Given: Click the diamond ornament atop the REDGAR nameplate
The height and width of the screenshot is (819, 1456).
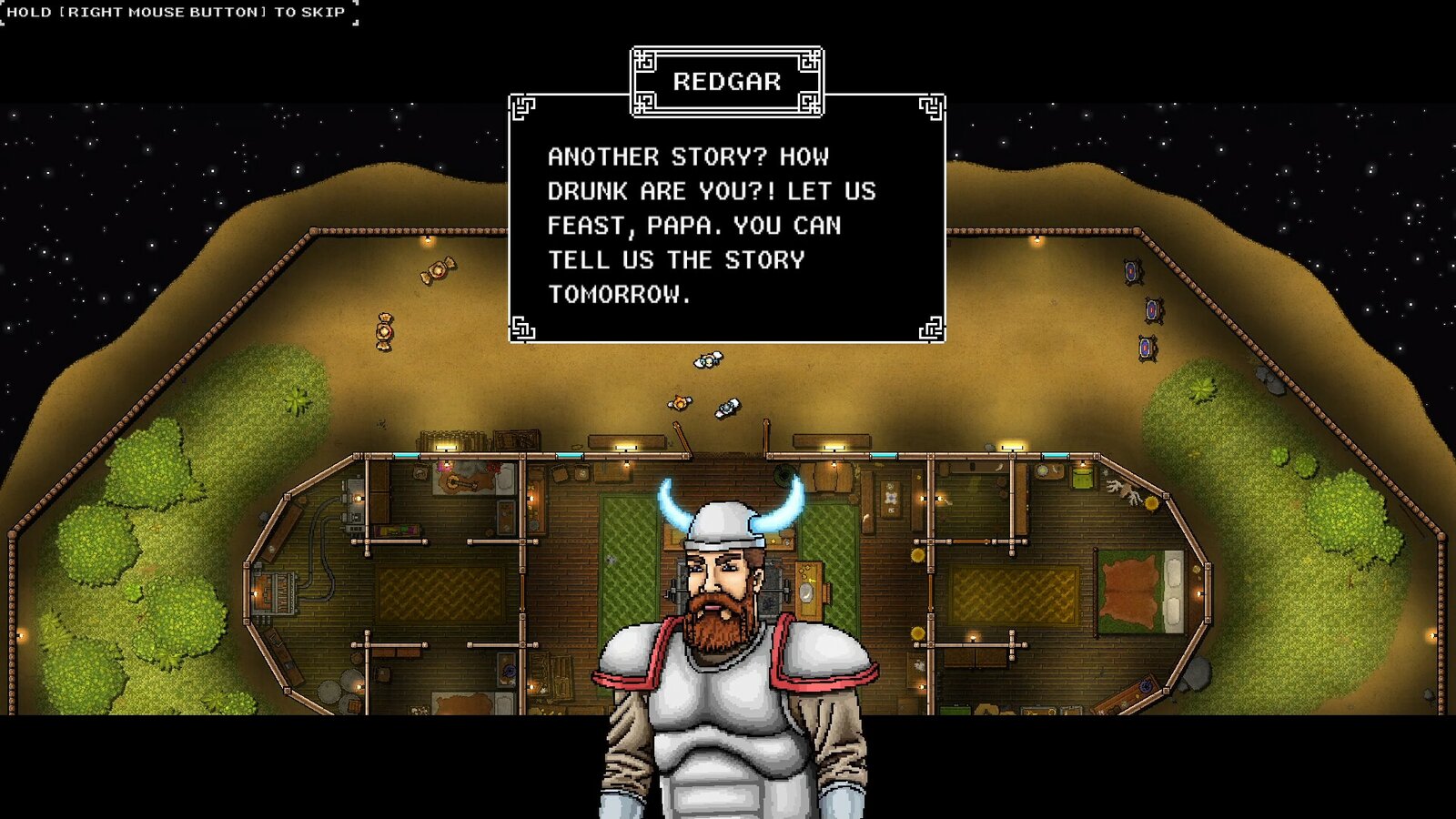Looking at the screenshot, I should coord(726,47).
